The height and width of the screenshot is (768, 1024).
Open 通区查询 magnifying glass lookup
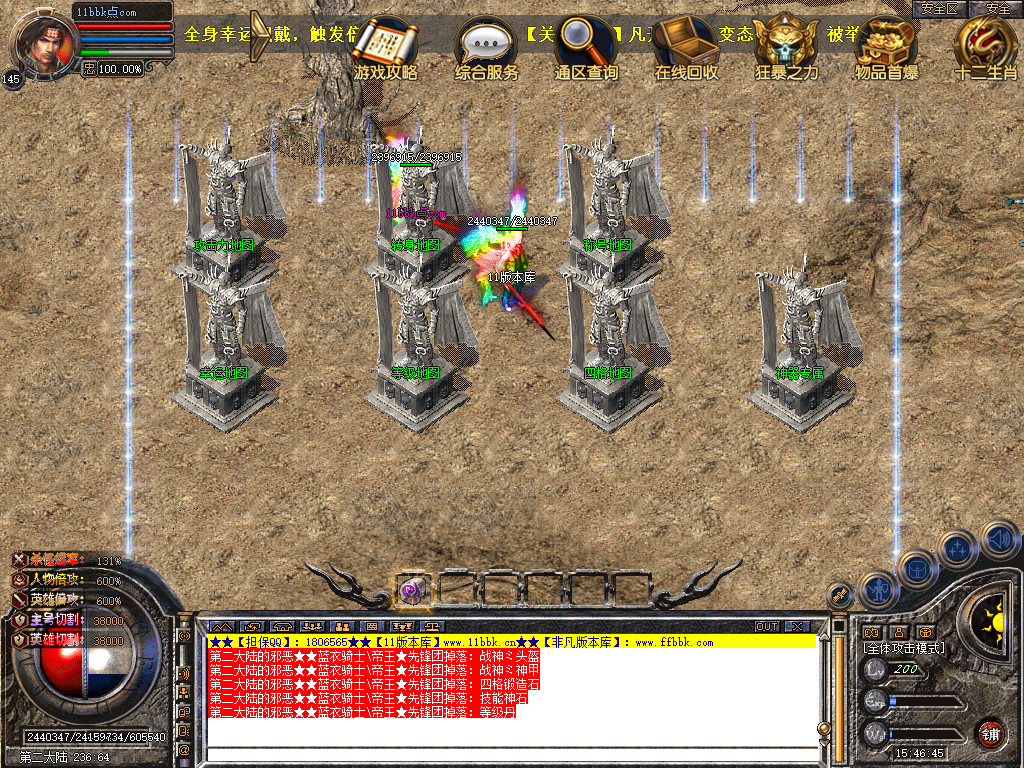(587, 45)
